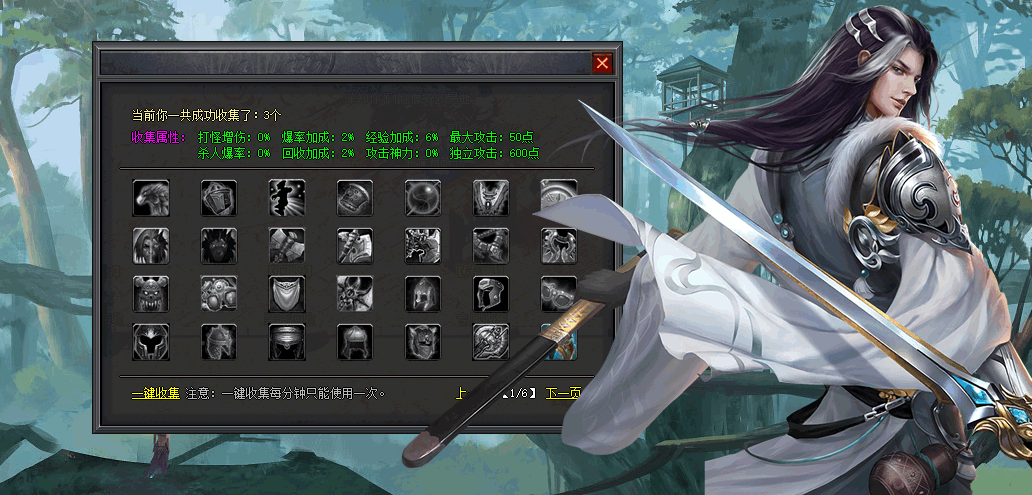
Task: Choose the fanged bear skull icon
Action: 151,294
